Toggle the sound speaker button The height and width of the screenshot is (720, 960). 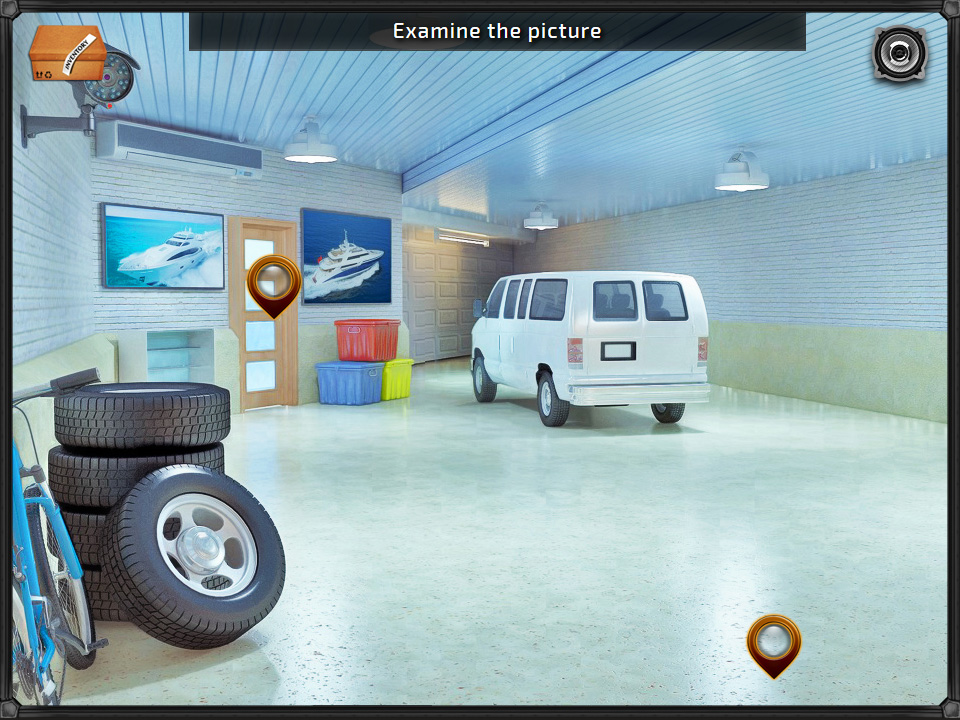click(x=899, y=53)
